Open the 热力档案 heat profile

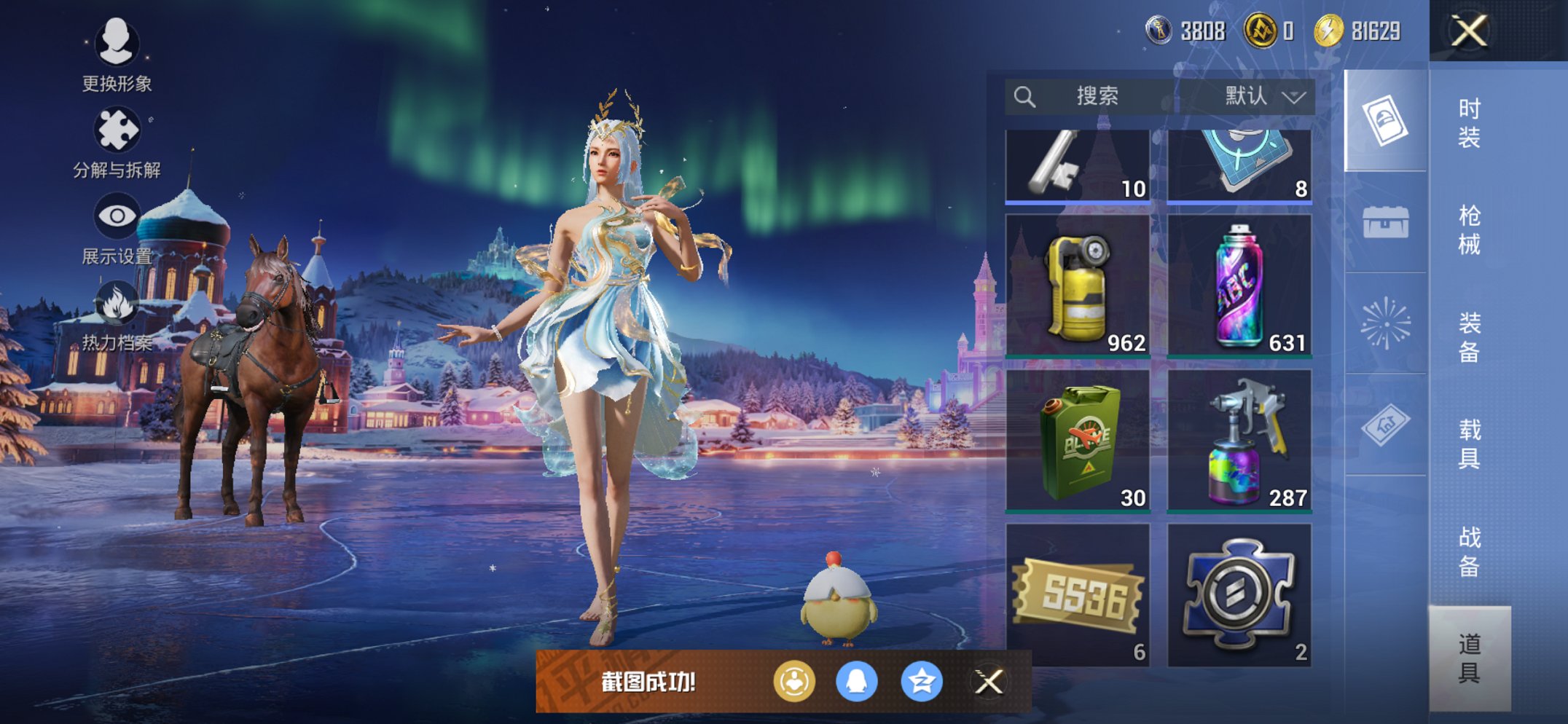[117, 304]
